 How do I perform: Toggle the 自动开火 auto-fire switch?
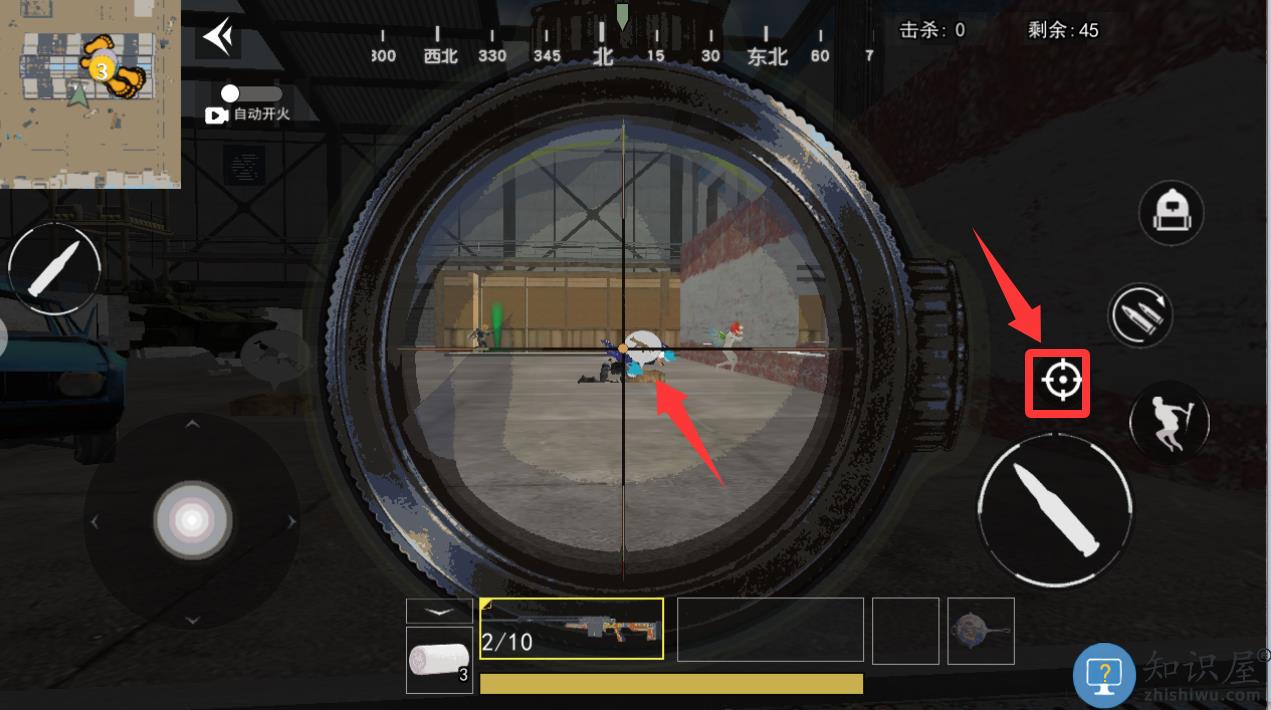coord(251,93)
